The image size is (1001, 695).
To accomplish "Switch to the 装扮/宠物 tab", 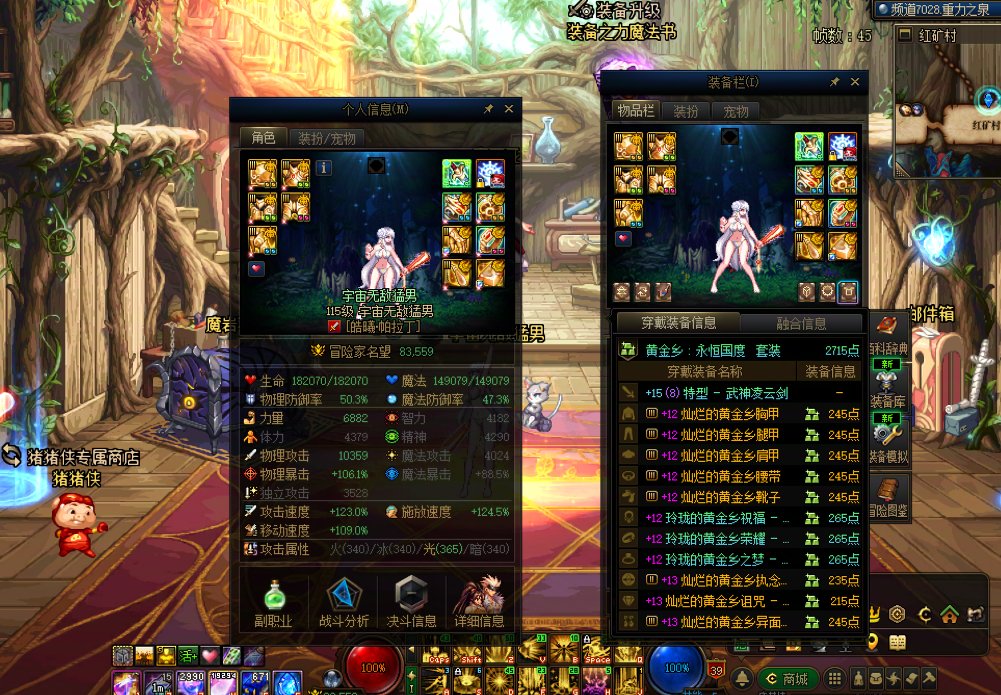I will (x=326, y=138).
